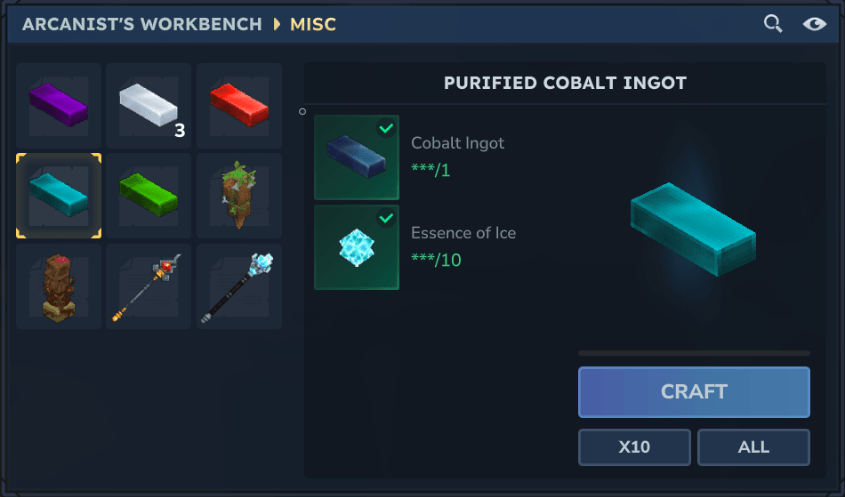Select the mossy wooden totem recipe

pyautogui.click(x=238, y=196)
